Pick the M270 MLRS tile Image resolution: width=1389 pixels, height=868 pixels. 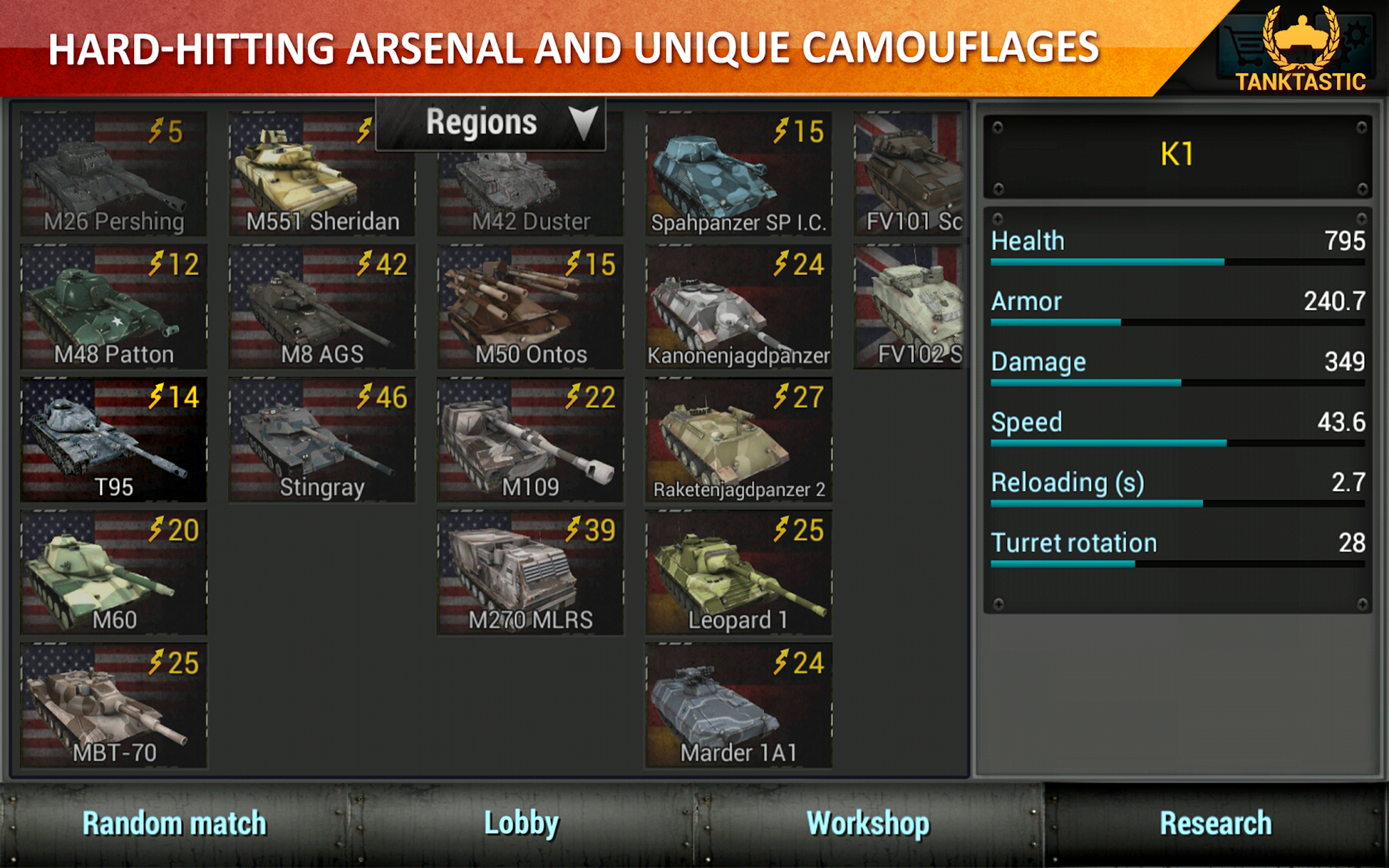coord(531,572)
